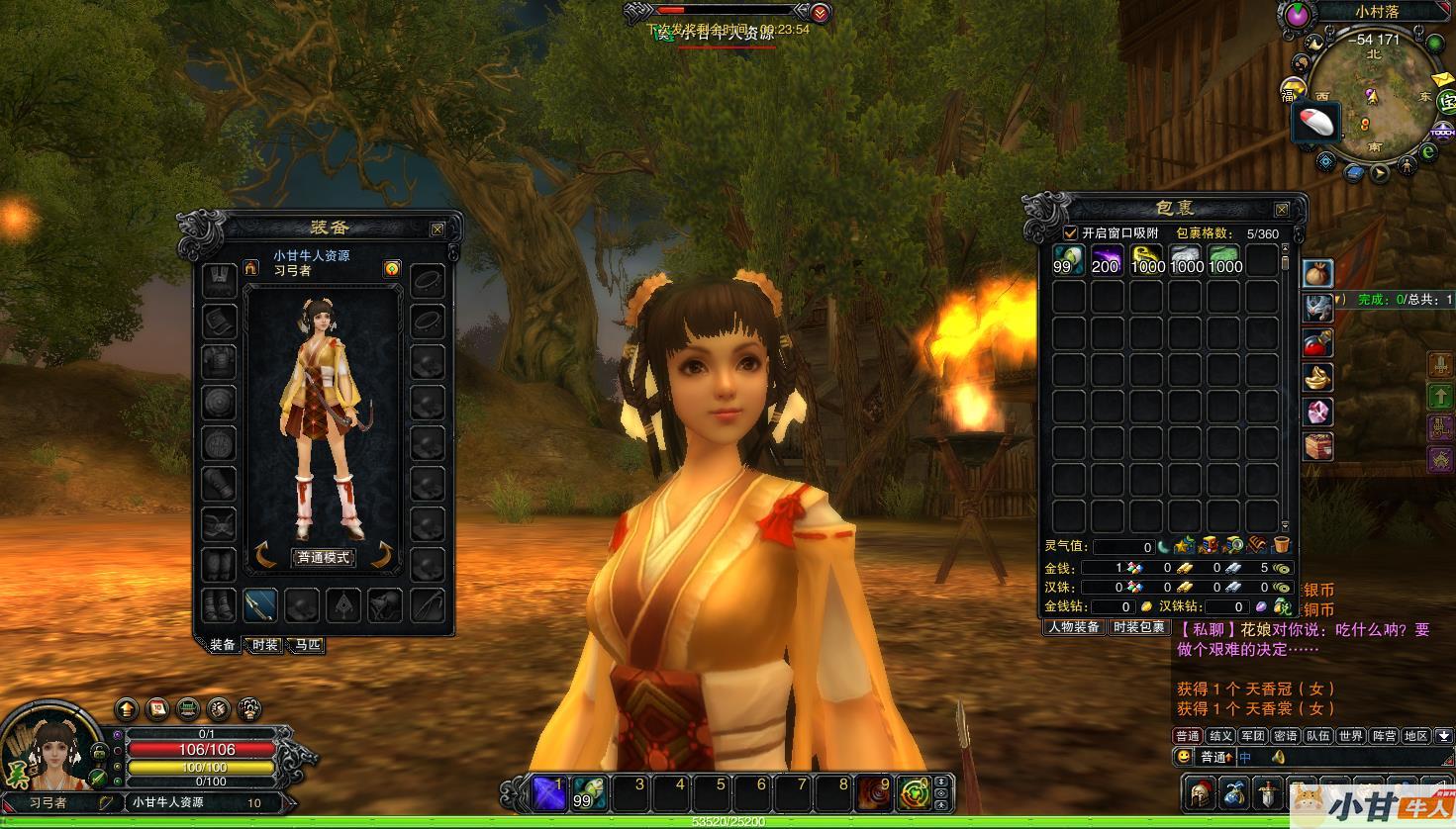This screenshot has height=829, width=1456.
Task: Open the chat emoji smiley picker
Action: pyautogui.click(x=1183, y=757)
